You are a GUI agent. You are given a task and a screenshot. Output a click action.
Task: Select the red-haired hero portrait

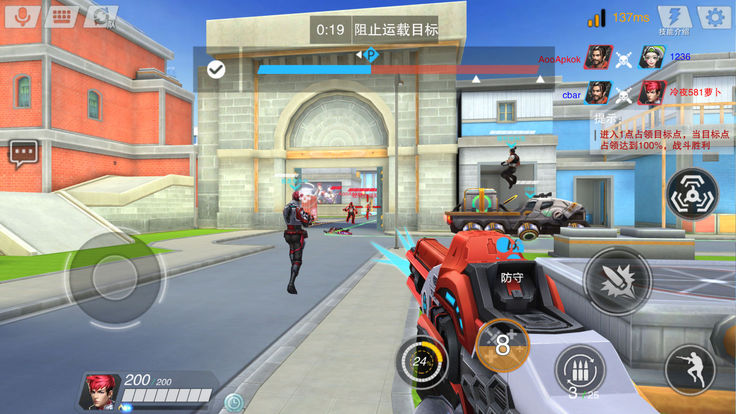(x=98, y=392)
